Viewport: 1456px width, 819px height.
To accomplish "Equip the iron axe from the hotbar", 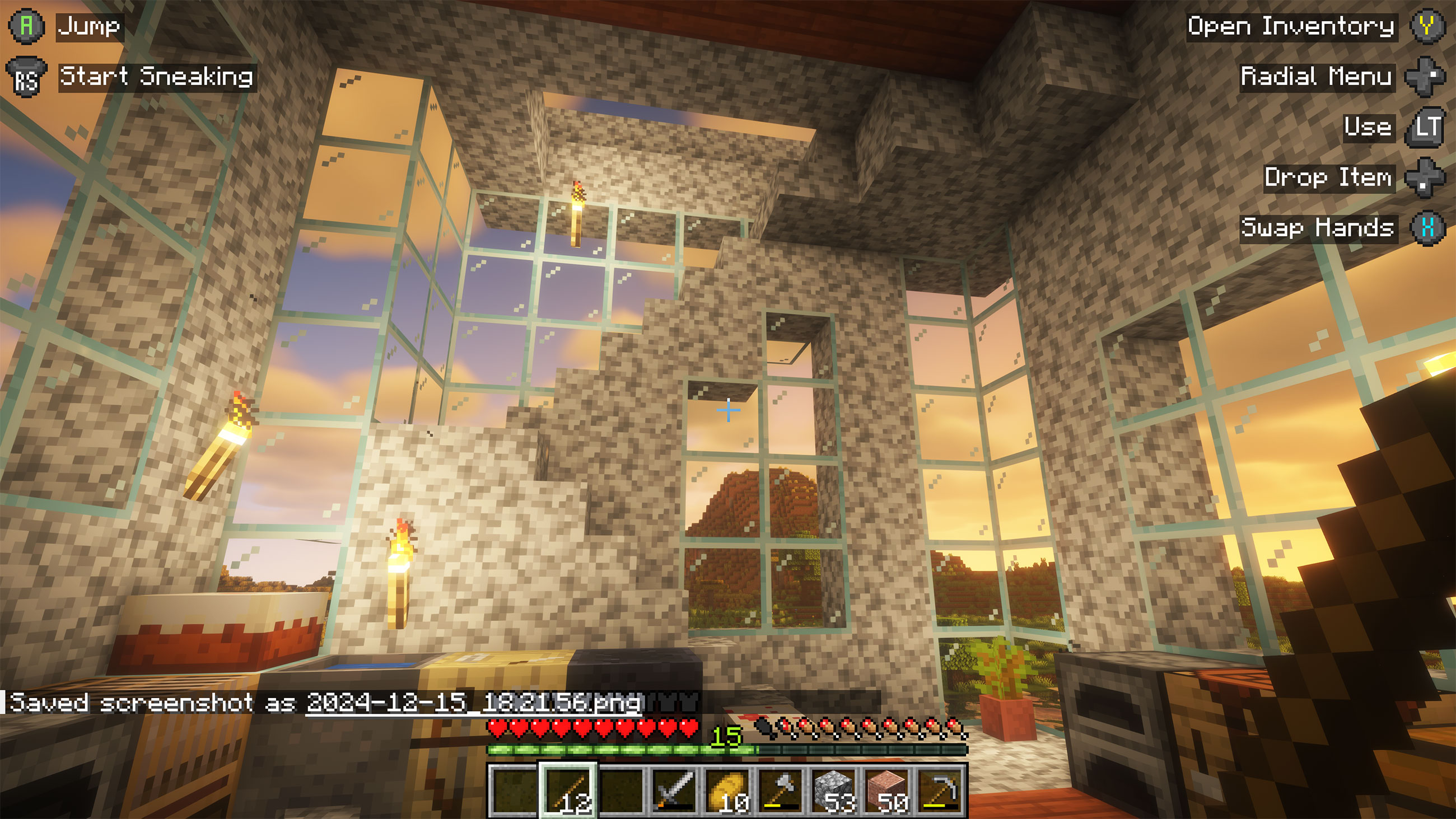I will (781, 789).
